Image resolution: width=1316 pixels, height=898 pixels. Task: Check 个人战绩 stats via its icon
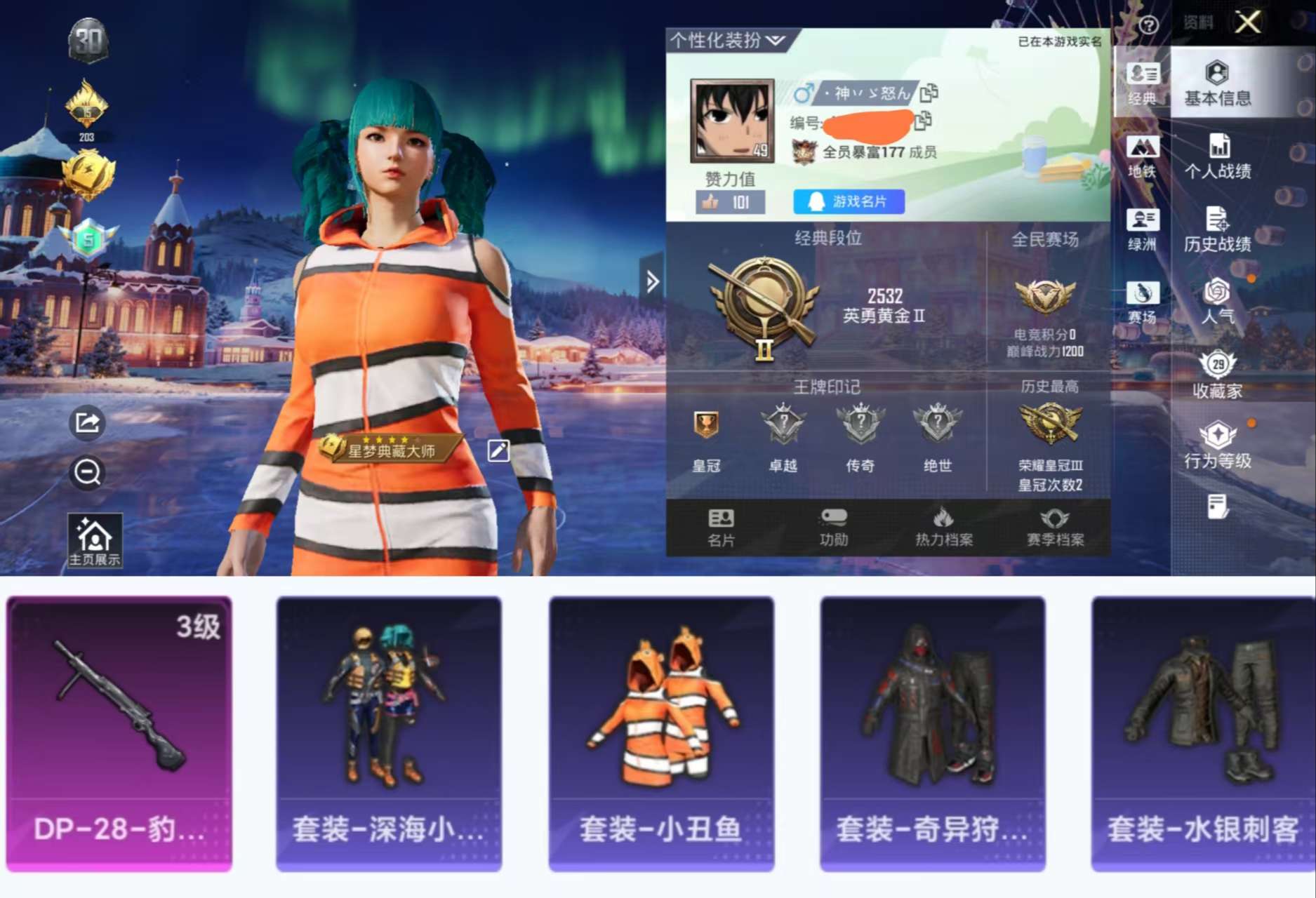(x=1219, y=149)
